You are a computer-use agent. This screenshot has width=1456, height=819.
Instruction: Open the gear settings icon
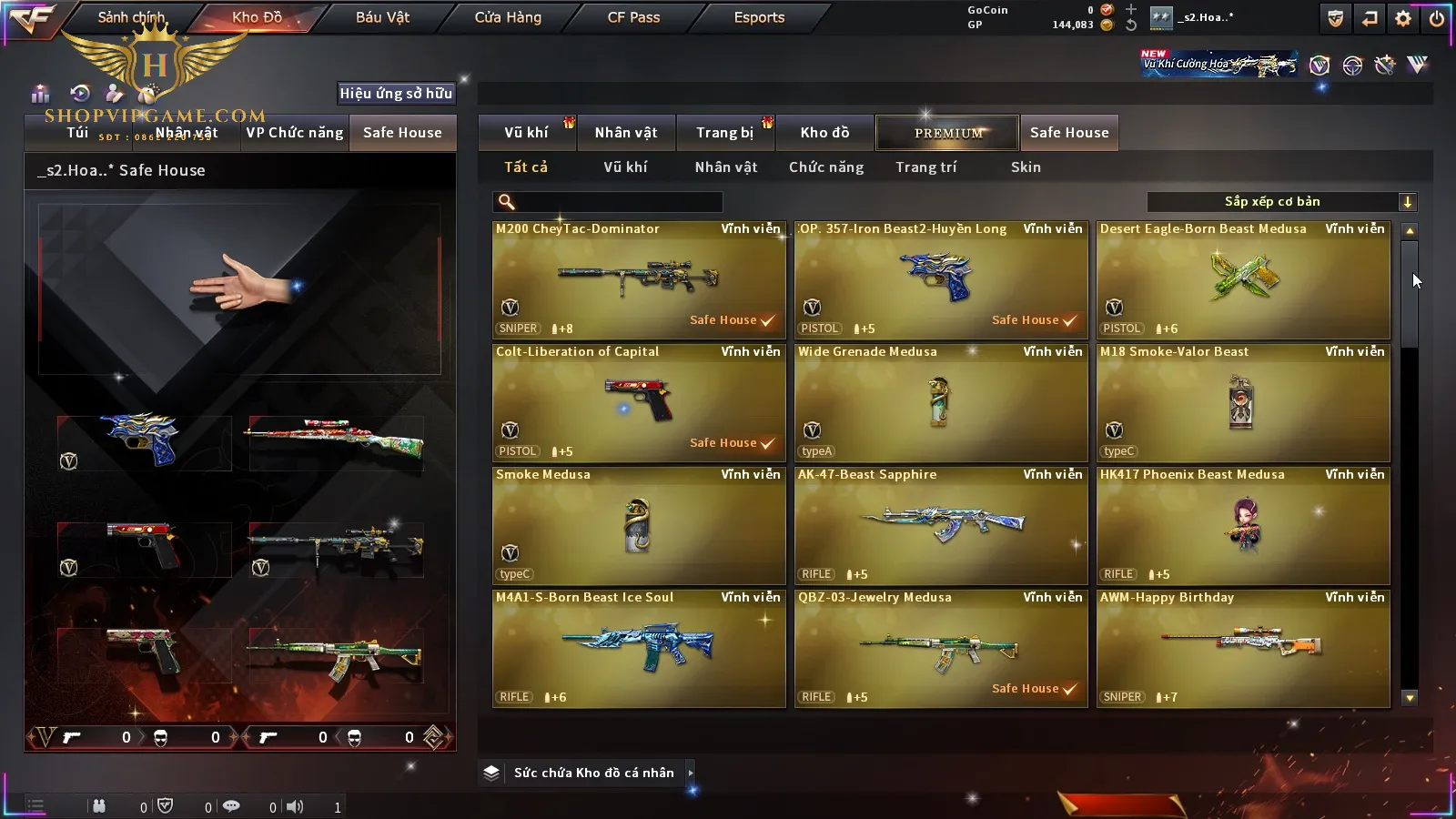1403,18
